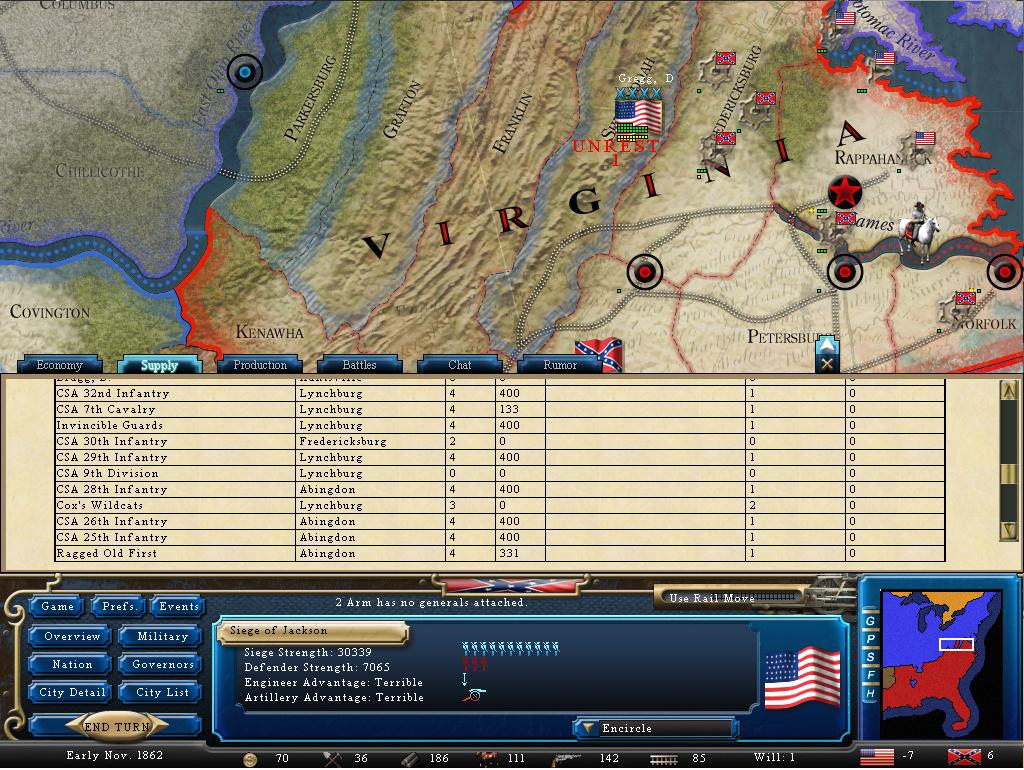
Task: Open the Chat tab
Action: [460, 365]
